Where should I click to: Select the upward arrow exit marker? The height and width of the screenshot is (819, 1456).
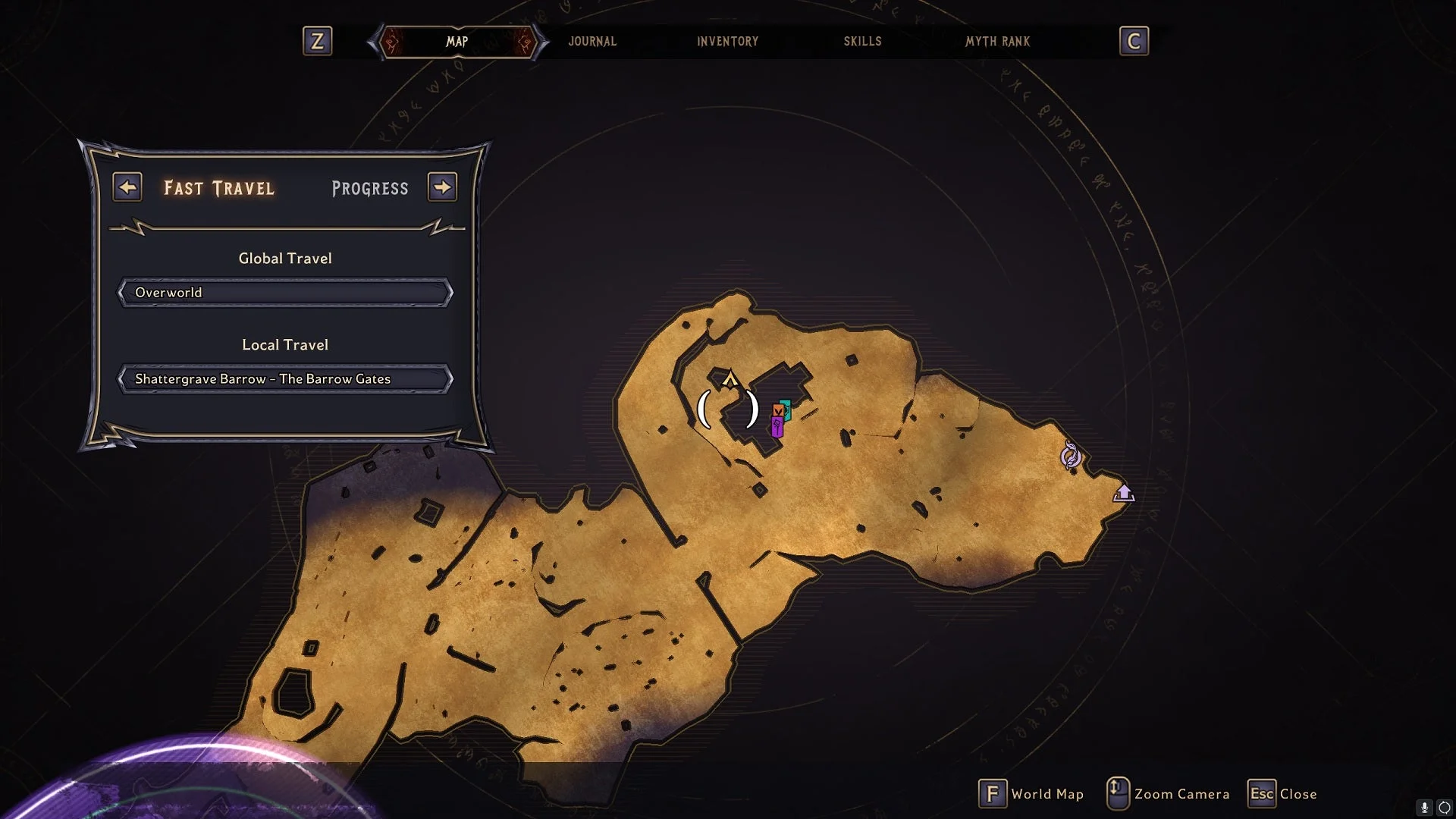[1123, 494]
